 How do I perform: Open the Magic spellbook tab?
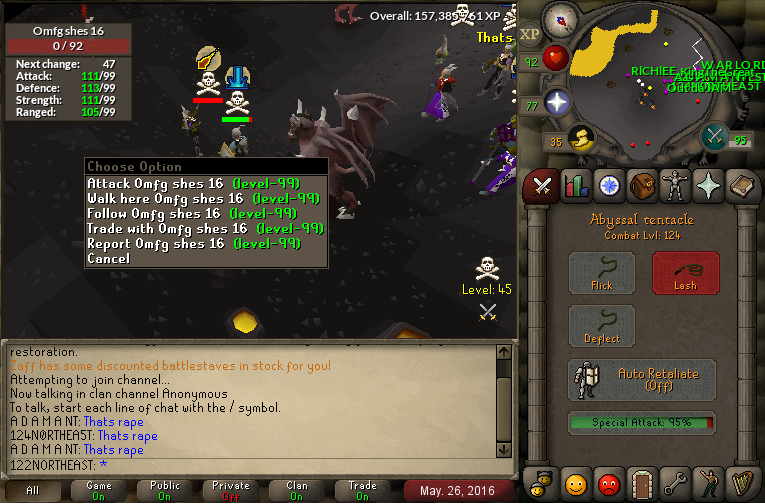coord(740,185)
